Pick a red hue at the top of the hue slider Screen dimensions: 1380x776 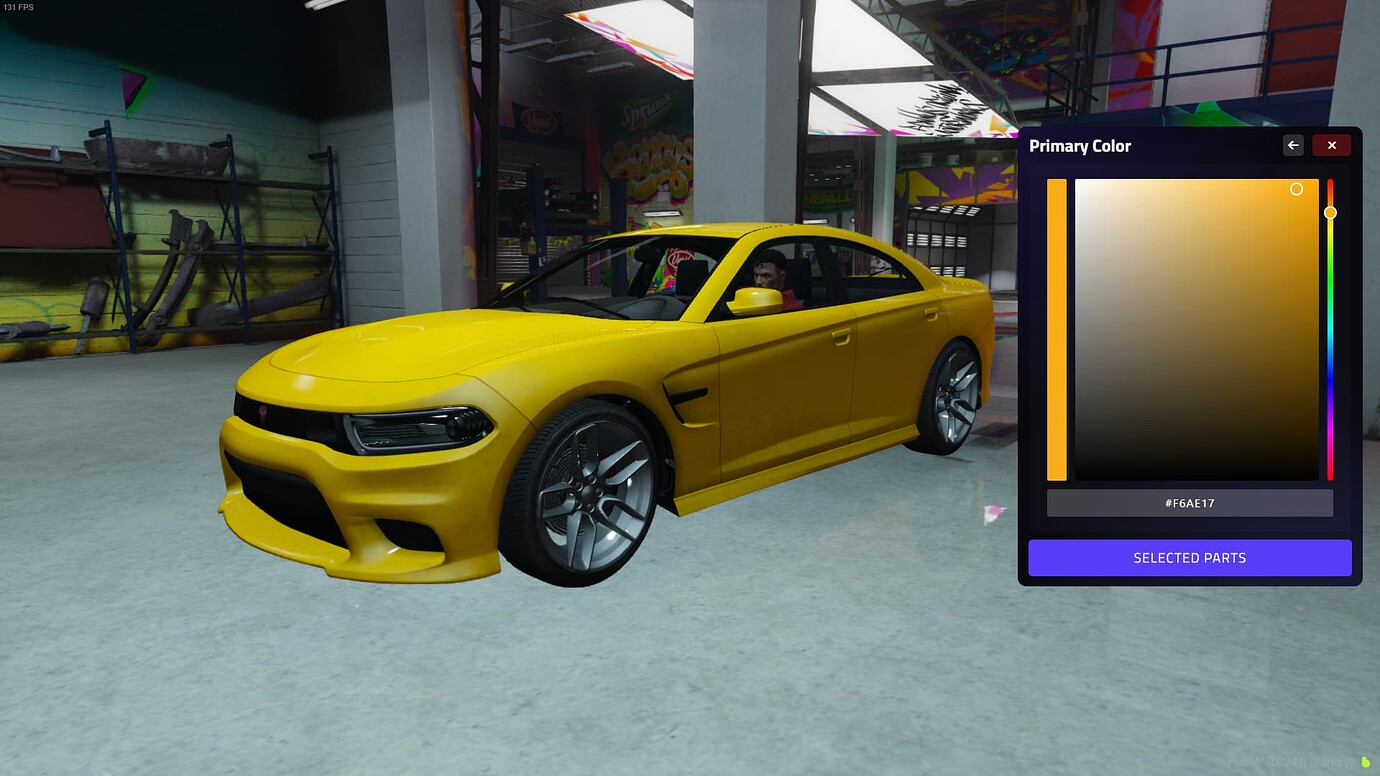1330,185
